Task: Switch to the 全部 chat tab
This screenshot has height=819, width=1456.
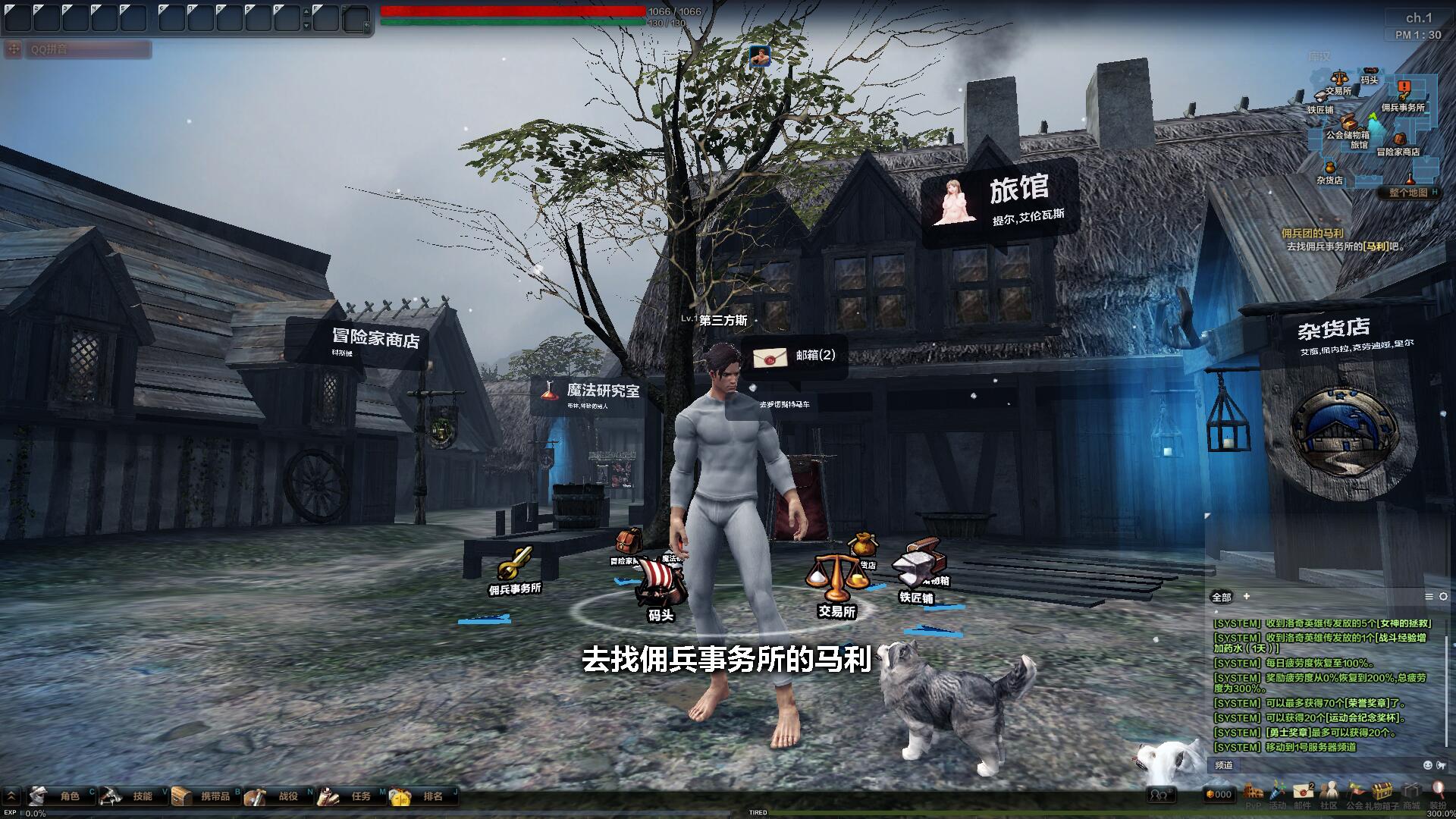Action: click(x=1221, y=597)
